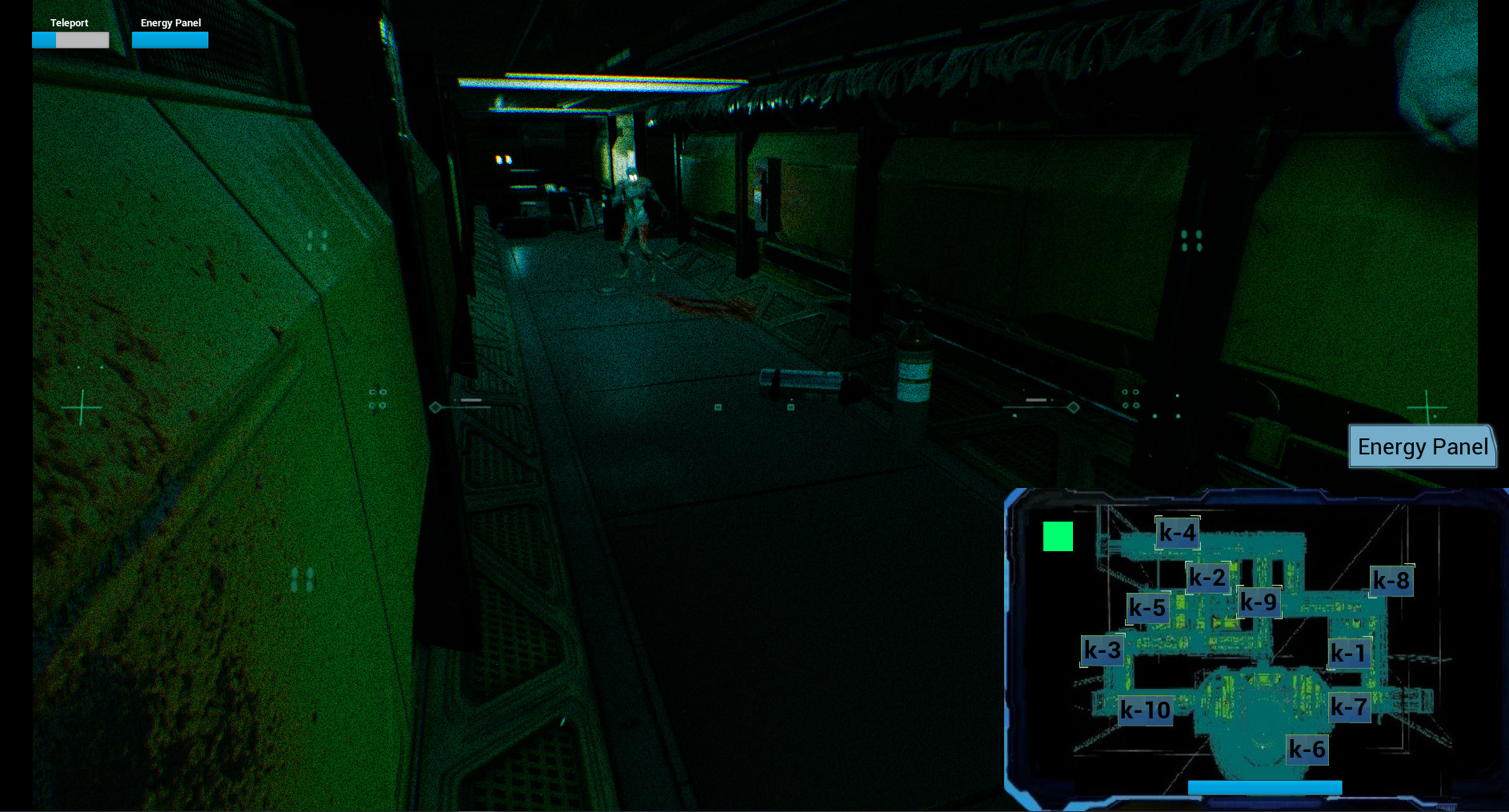Select waypoint k-10 on the map

pyautogui.click(x=1145, y=710)
